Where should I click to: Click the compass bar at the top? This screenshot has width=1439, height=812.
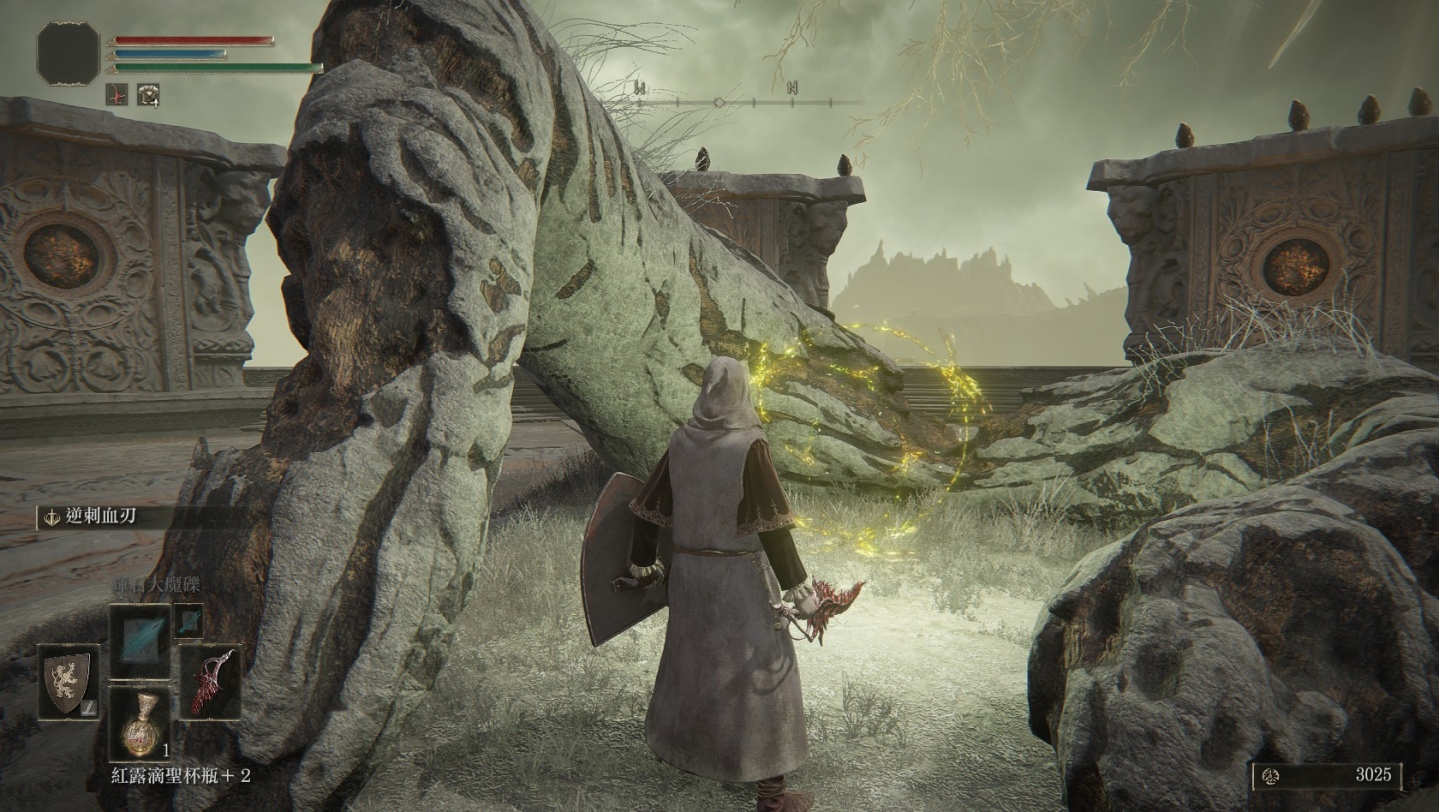coord(747,102)
